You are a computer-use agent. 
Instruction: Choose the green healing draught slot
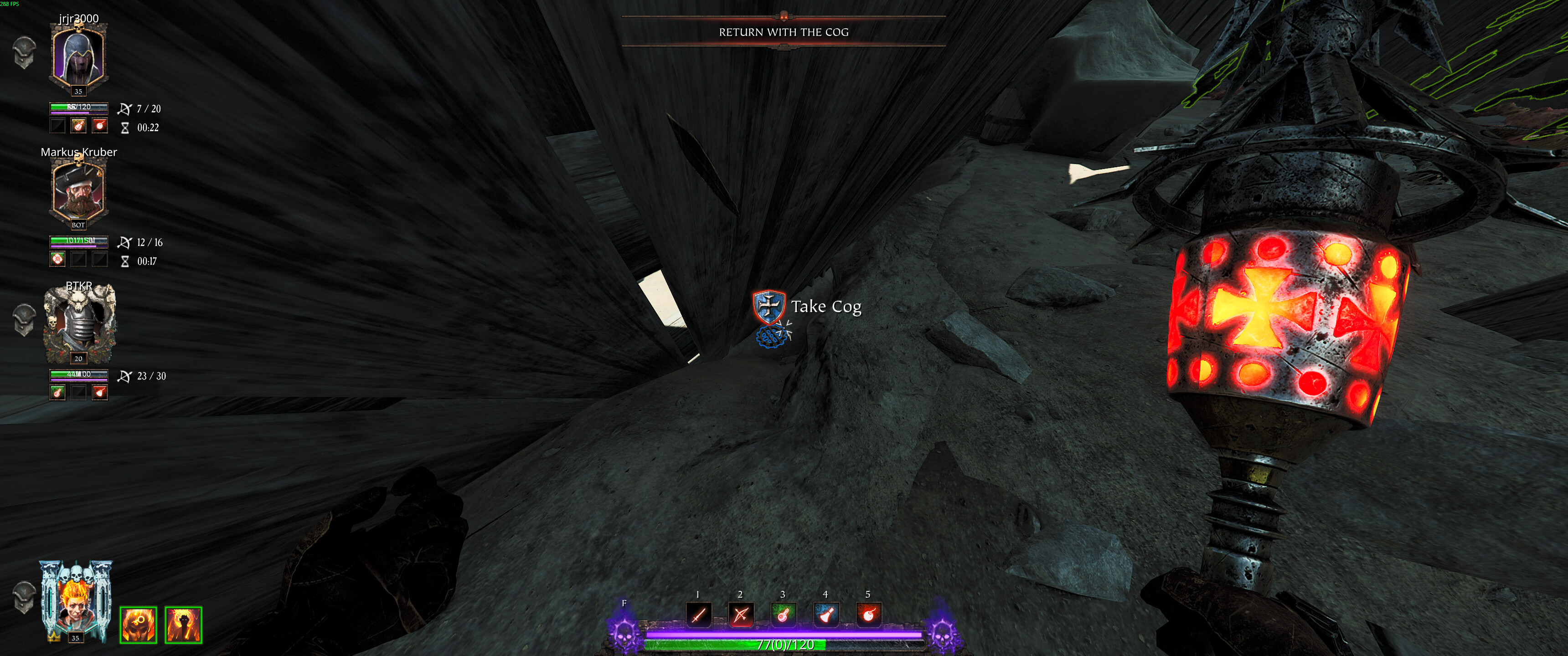784,615
